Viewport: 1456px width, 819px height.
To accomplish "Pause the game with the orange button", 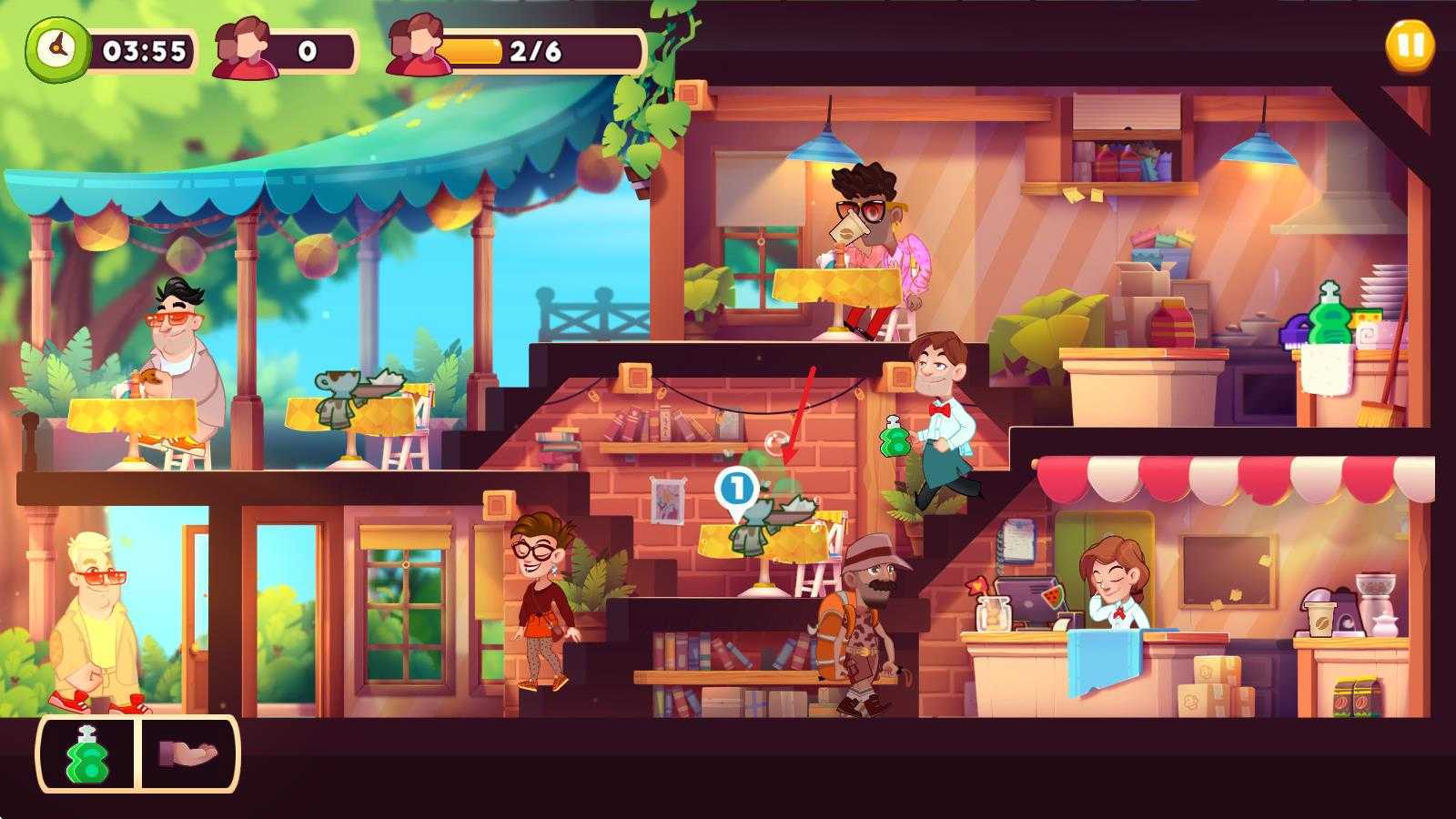I will coord(1409,45).
